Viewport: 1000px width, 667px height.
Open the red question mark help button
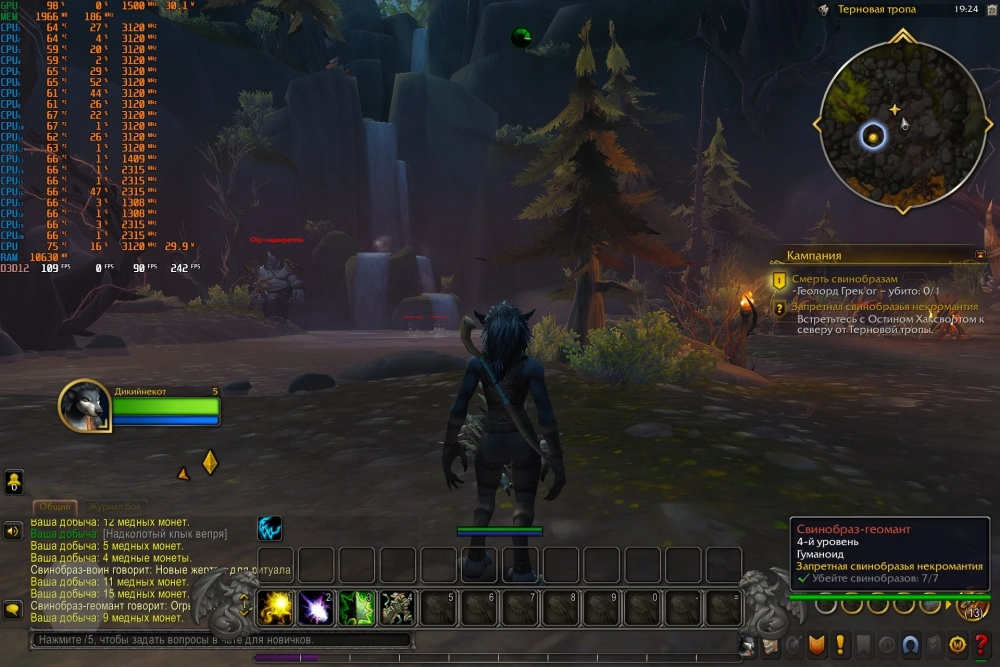pos(982,646)
